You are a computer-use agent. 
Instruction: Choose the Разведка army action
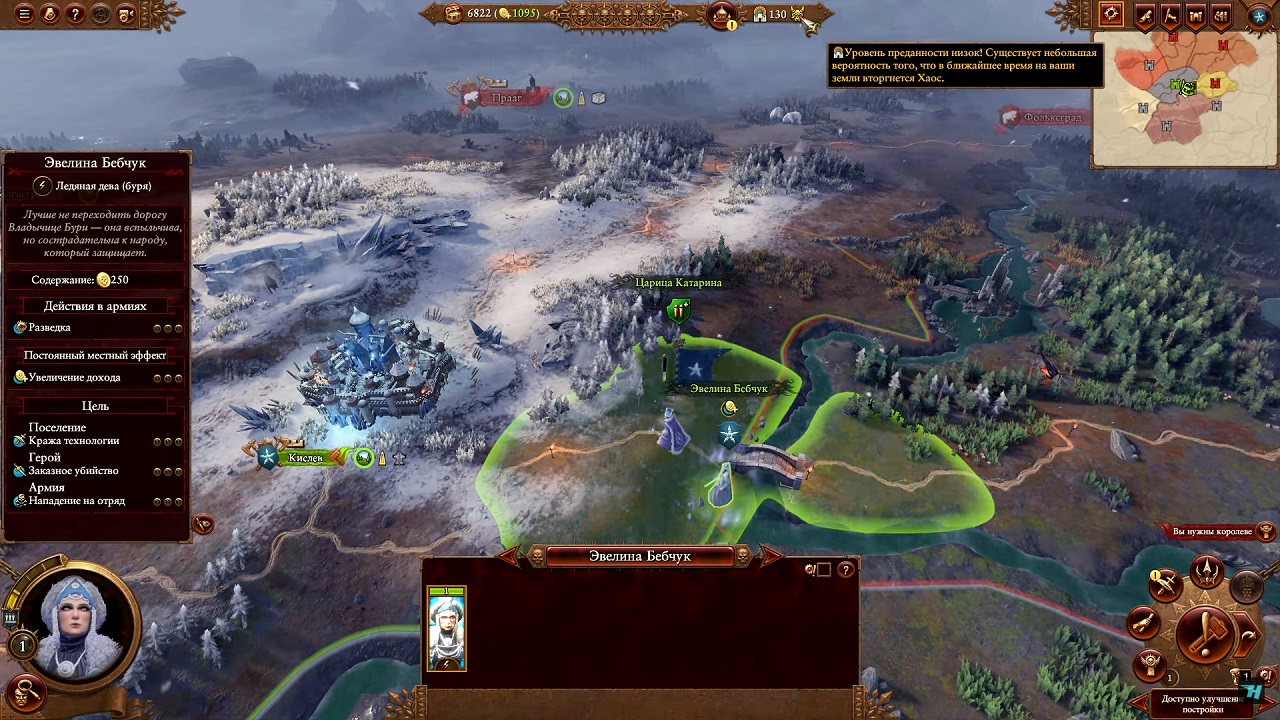(50, 328)
